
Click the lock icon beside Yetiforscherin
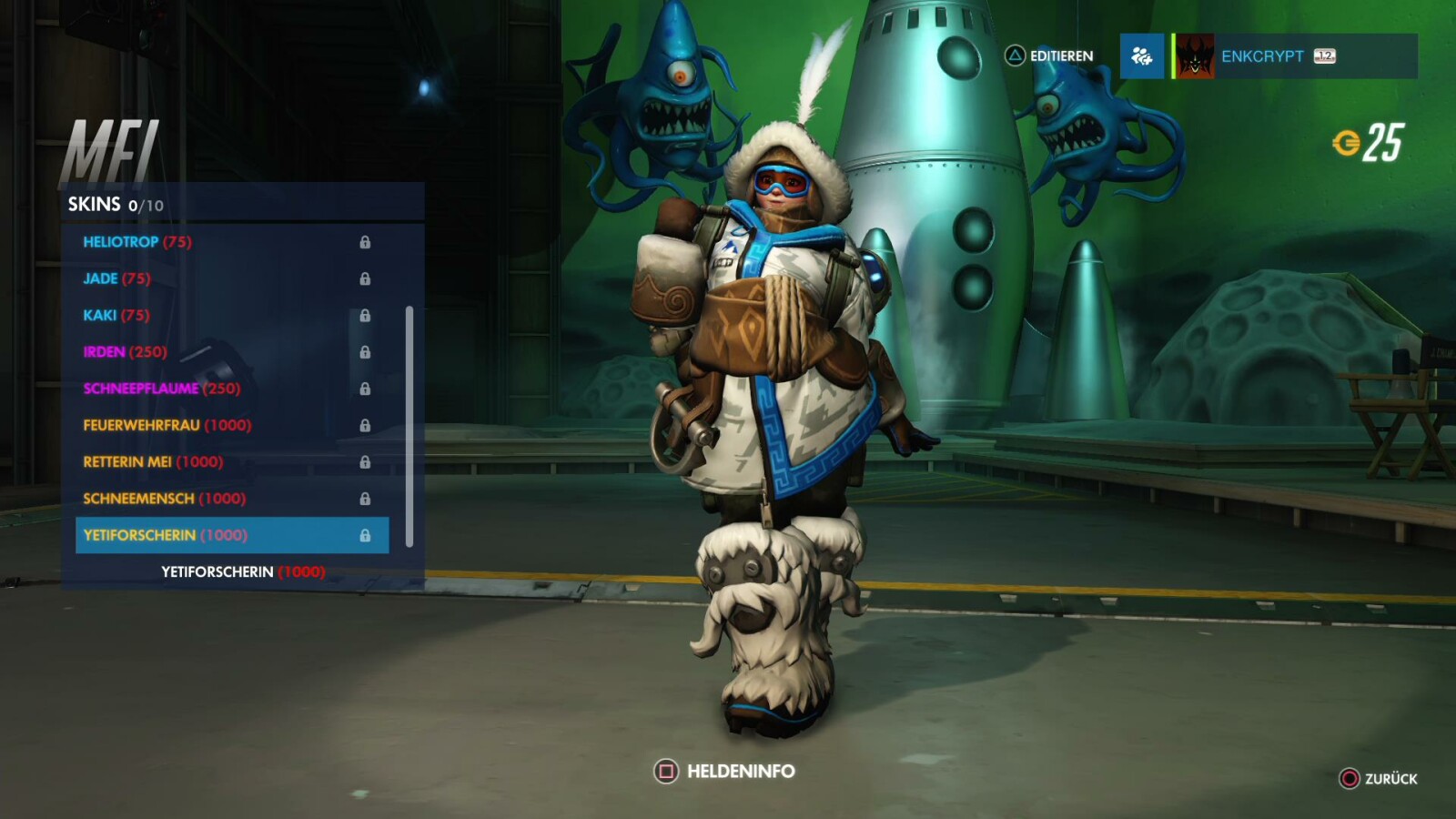click(x=368, y=535)
